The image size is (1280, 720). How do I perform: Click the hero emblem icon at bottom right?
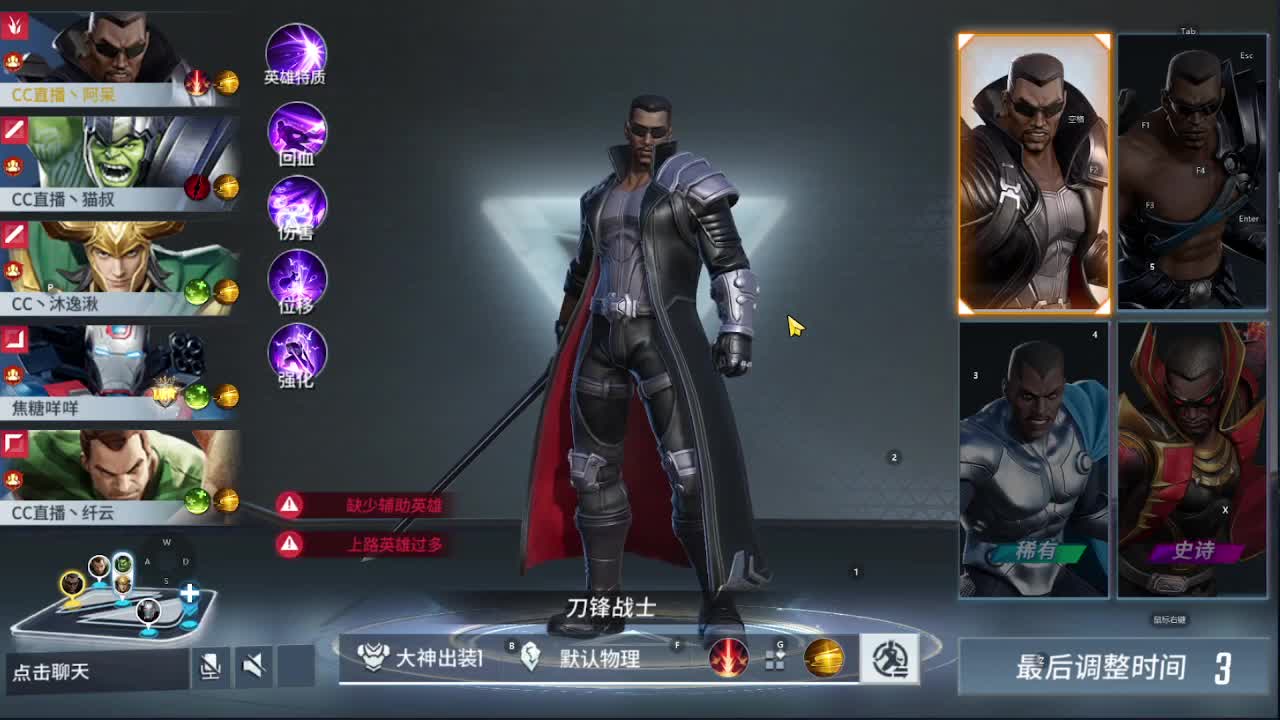[888, 657]
